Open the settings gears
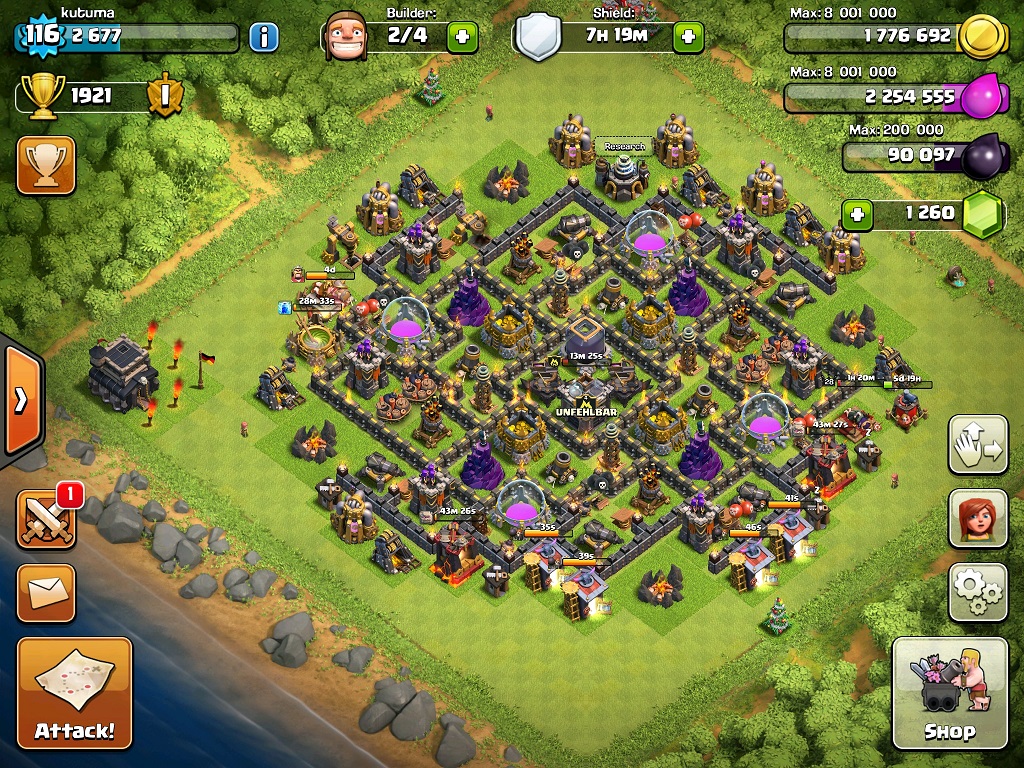 tap(978, 593)
